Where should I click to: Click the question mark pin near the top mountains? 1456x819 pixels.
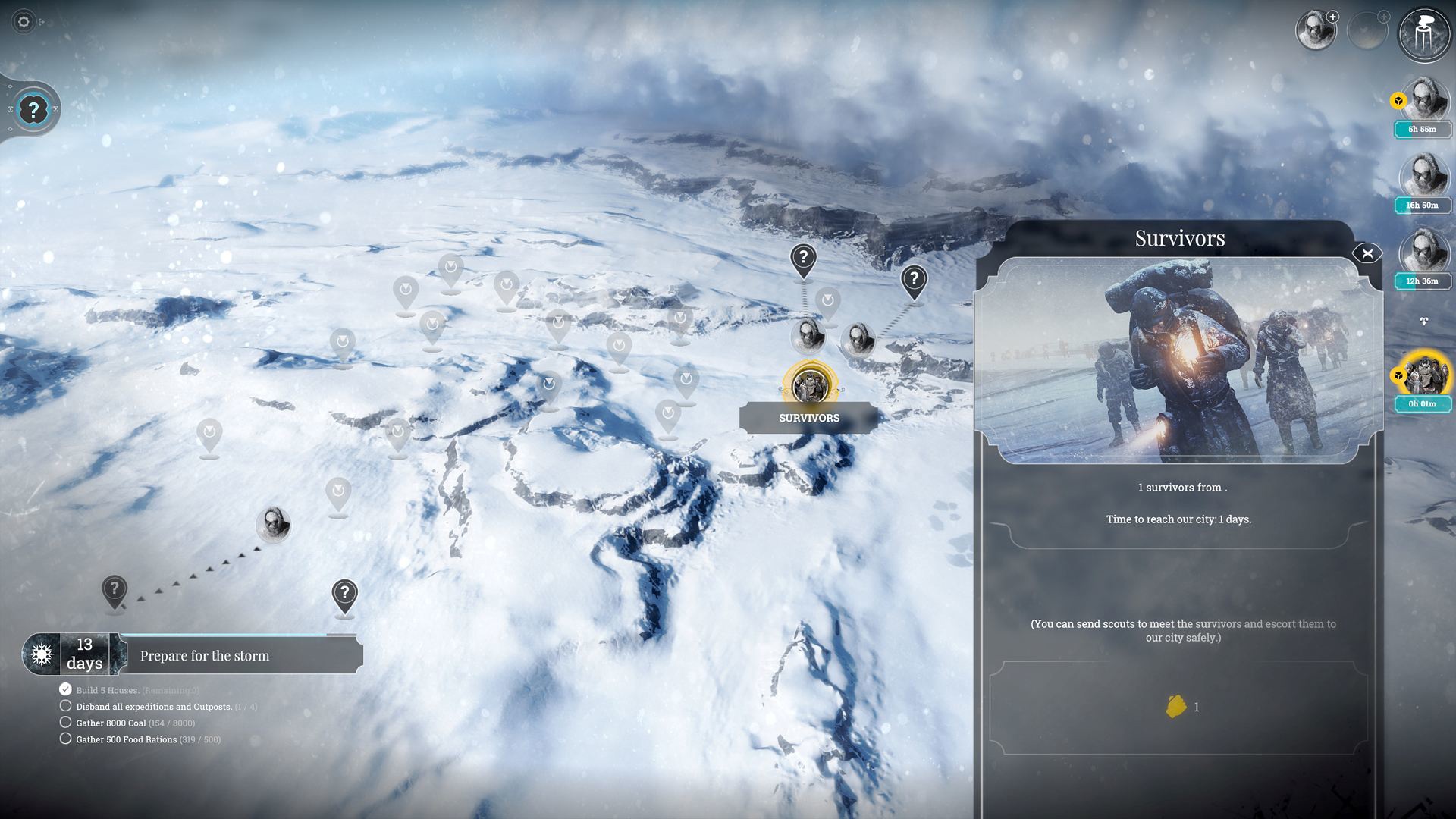pyautogui.click(x=802, y=258)
